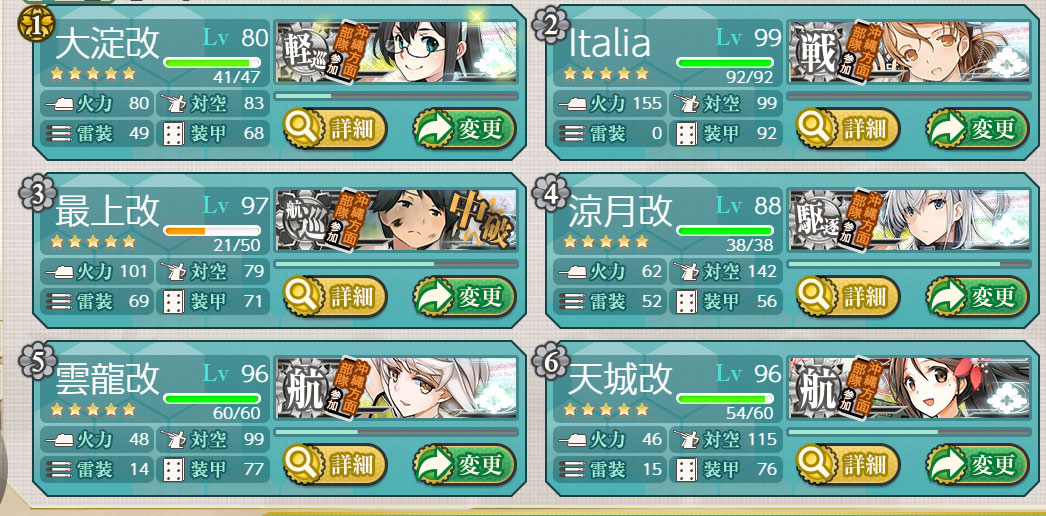Open 詳細 details for 大淀改
The image size is (1046, 516).
coord(334,128)
